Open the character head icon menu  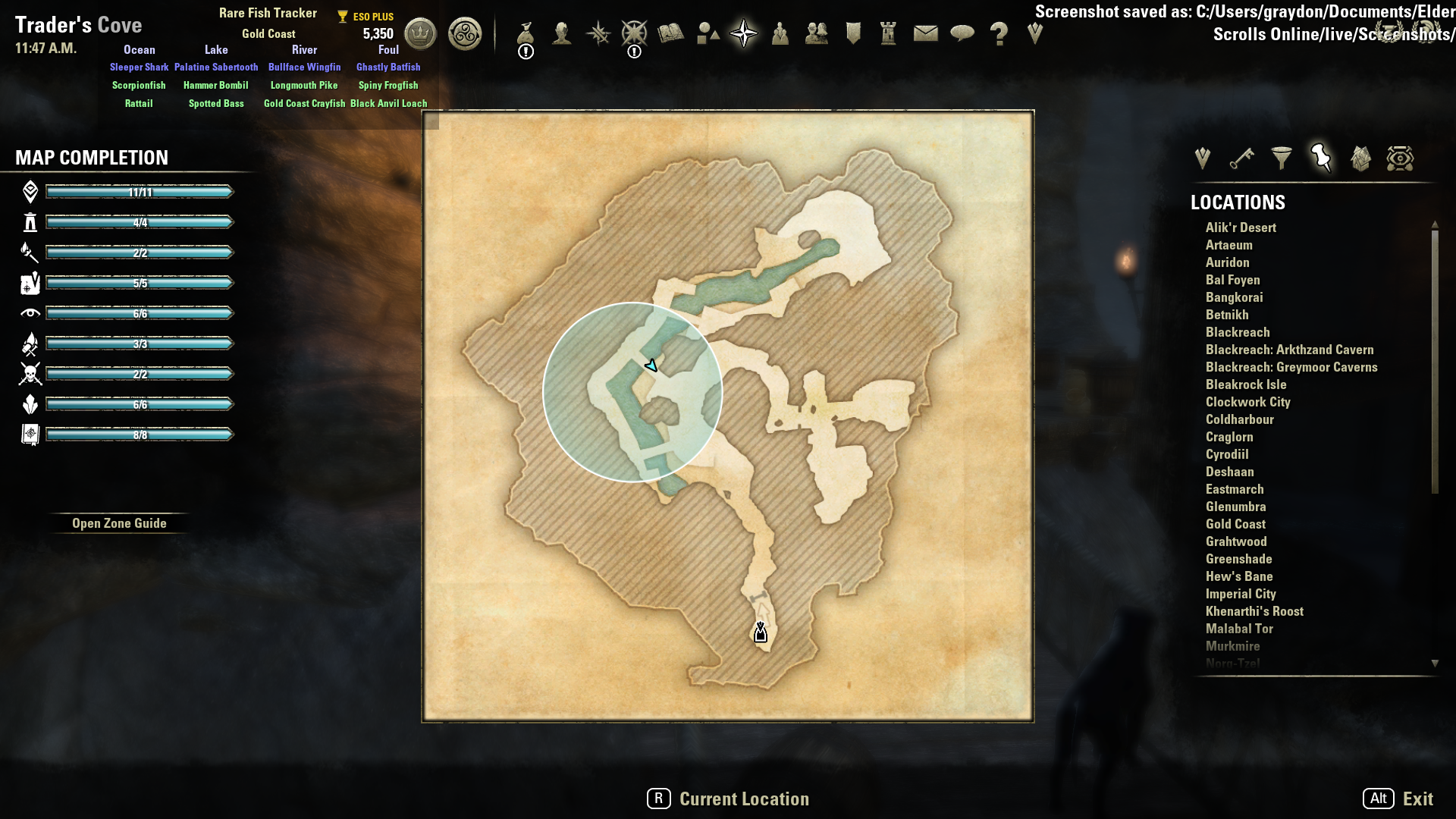point(562,34)
